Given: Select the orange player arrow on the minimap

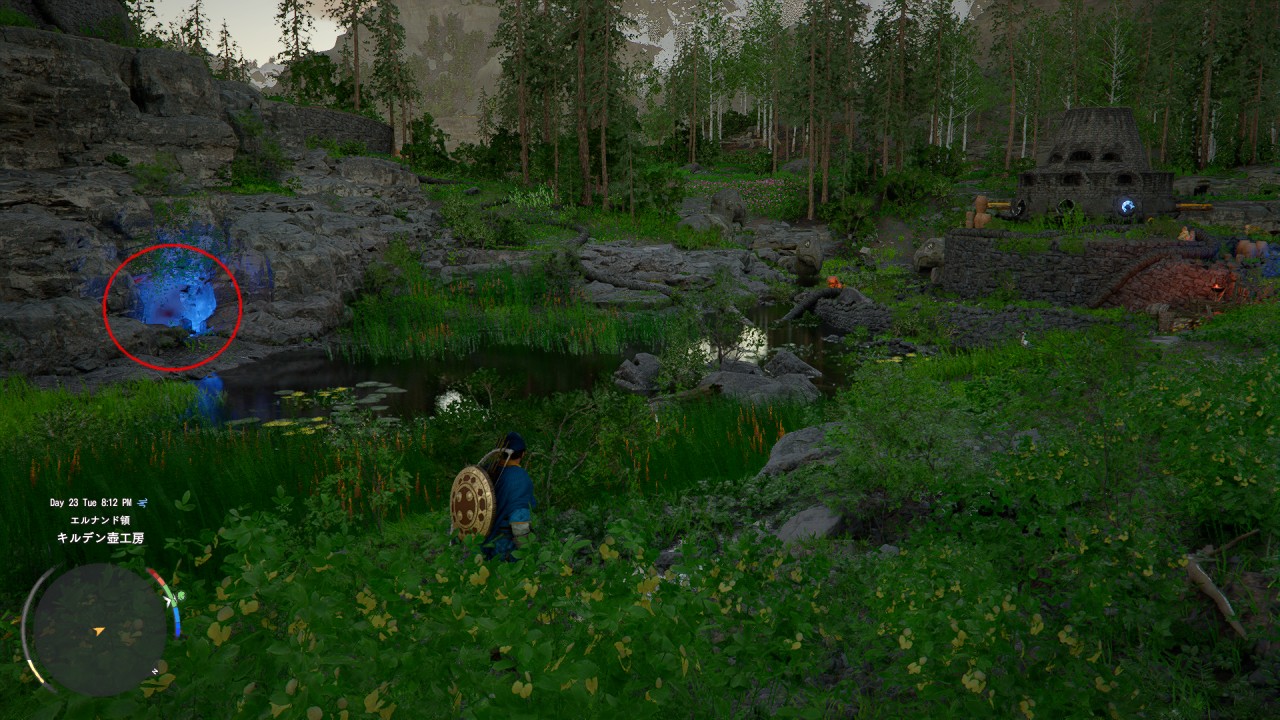Looking at the screenshot, I should click(98, 631).
